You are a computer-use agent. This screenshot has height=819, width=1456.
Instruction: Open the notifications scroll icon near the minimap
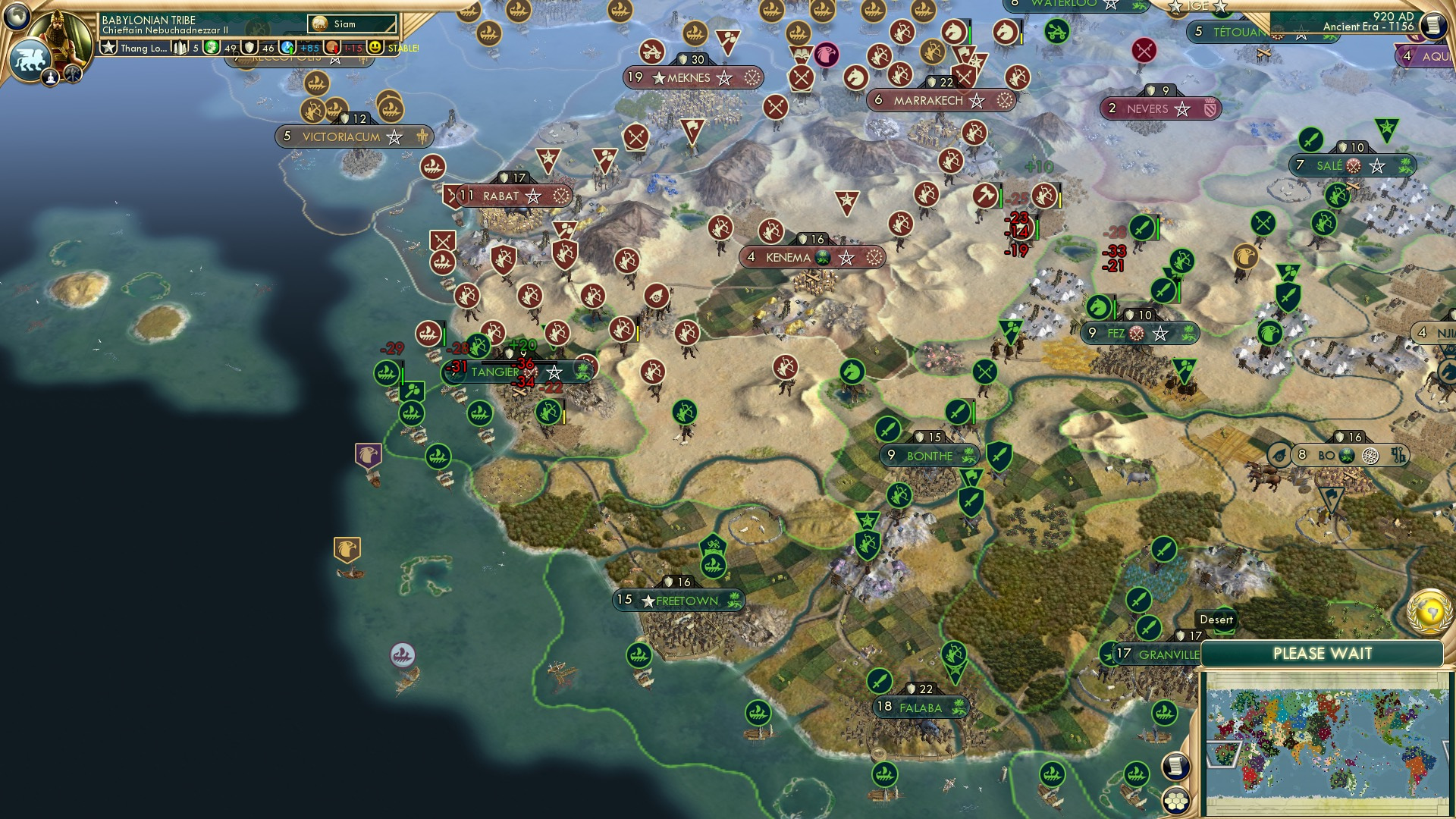pyautogui.click(x=1176, y=767)
